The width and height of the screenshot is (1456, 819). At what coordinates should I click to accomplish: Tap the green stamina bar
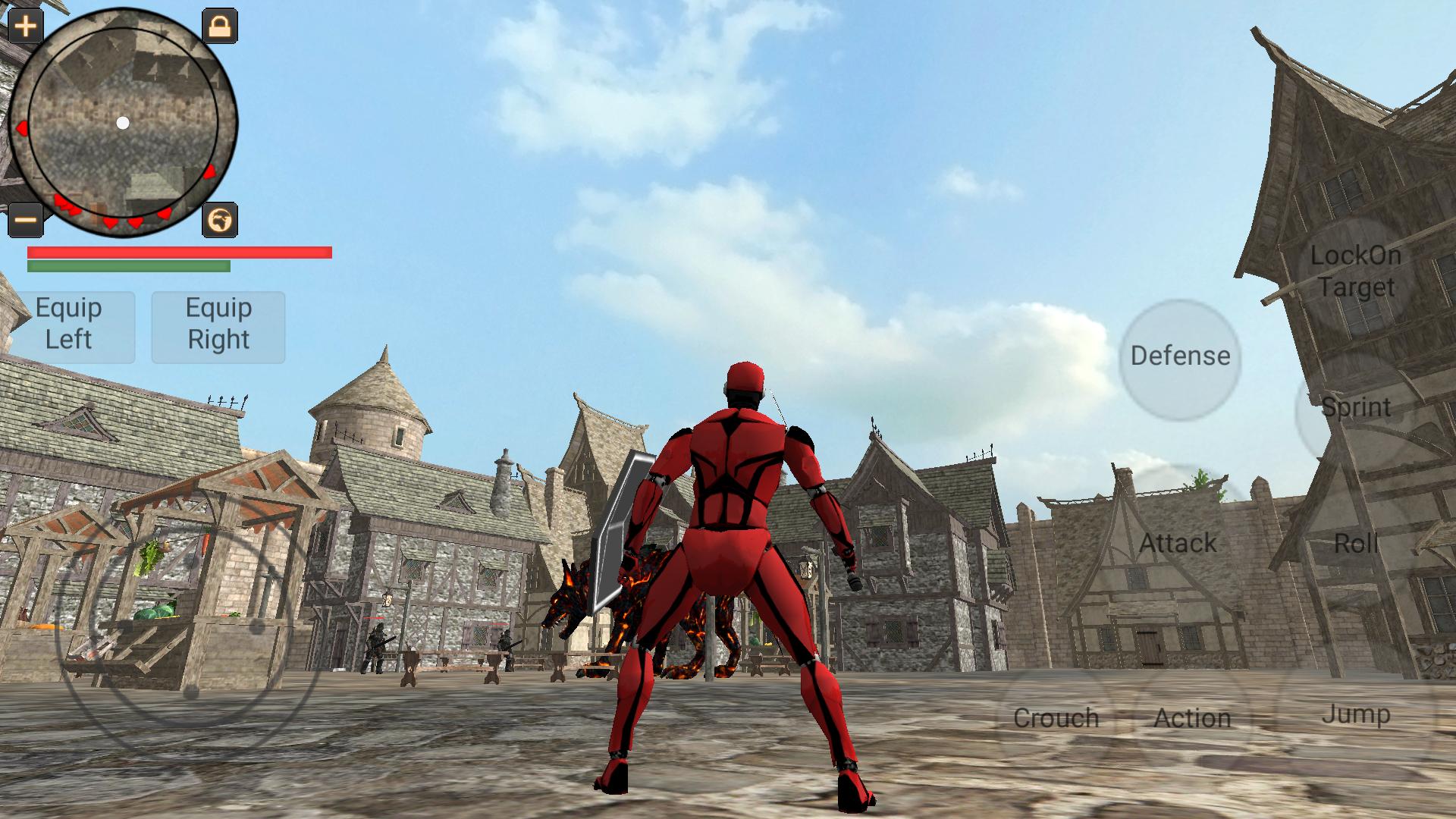(129, 267)
